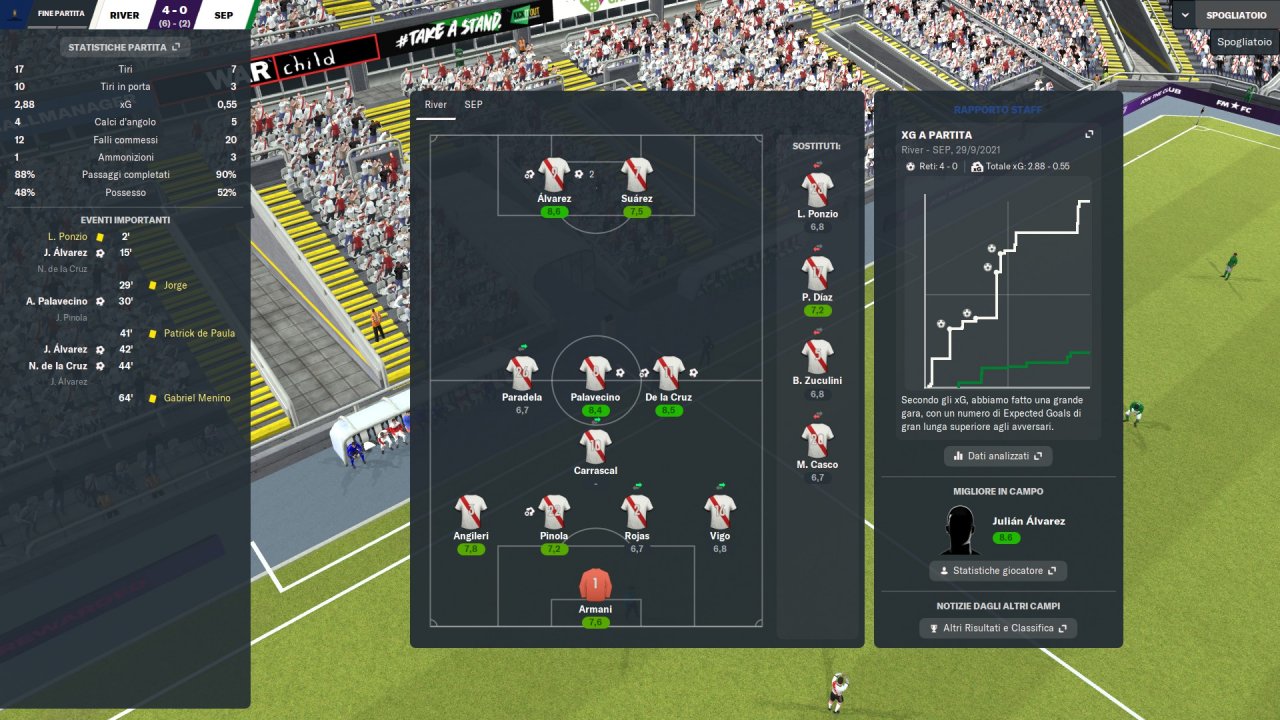Image resolution: width=1280 pixels, height=720 pixels.
Task: Open the Statistiche Partita panel
Action: point(124,47)
